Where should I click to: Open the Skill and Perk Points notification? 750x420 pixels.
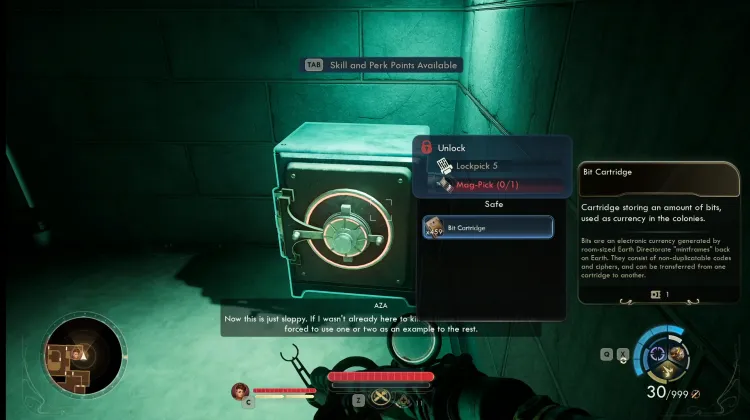click(381, 65)
